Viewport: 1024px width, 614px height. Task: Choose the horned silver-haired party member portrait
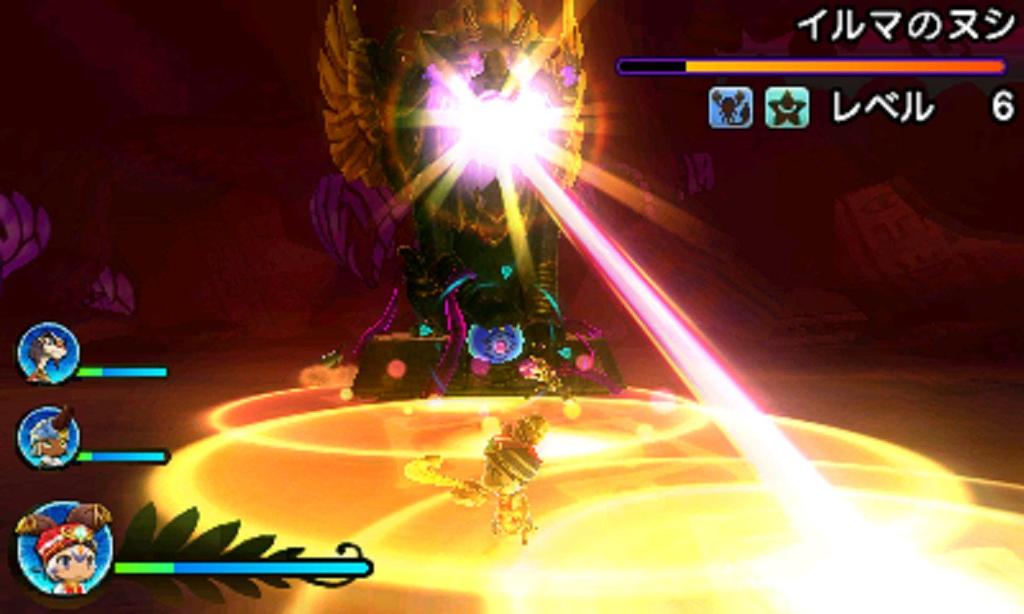pos(47,437)
